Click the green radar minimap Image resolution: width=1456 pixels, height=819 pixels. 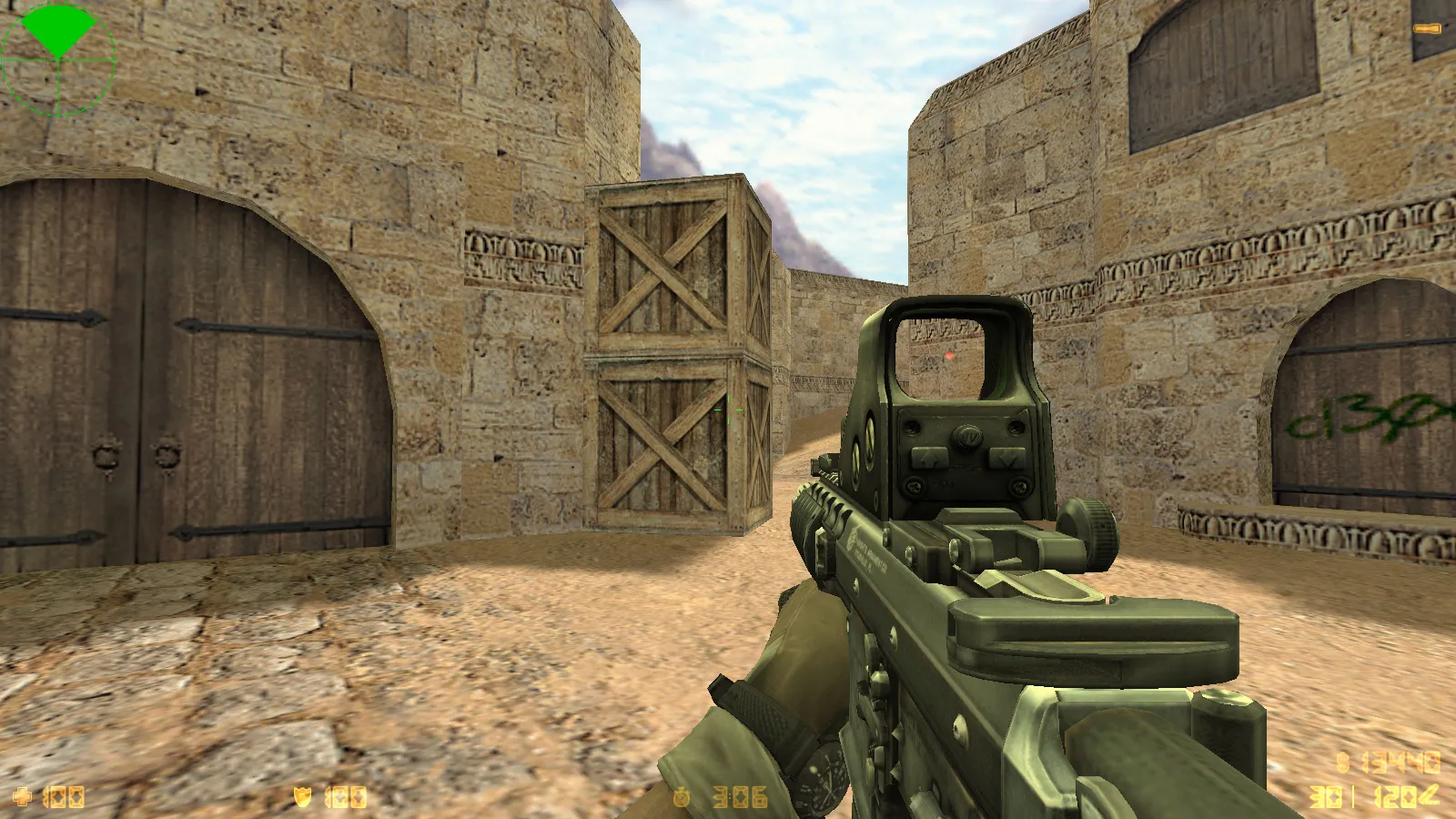[x=58, y=59]
